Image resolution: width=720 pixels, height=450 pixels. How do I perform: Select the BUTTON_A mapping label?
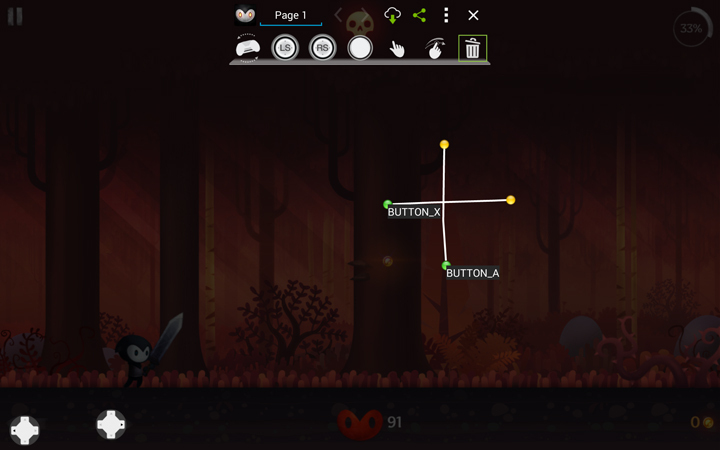[472, 273]
